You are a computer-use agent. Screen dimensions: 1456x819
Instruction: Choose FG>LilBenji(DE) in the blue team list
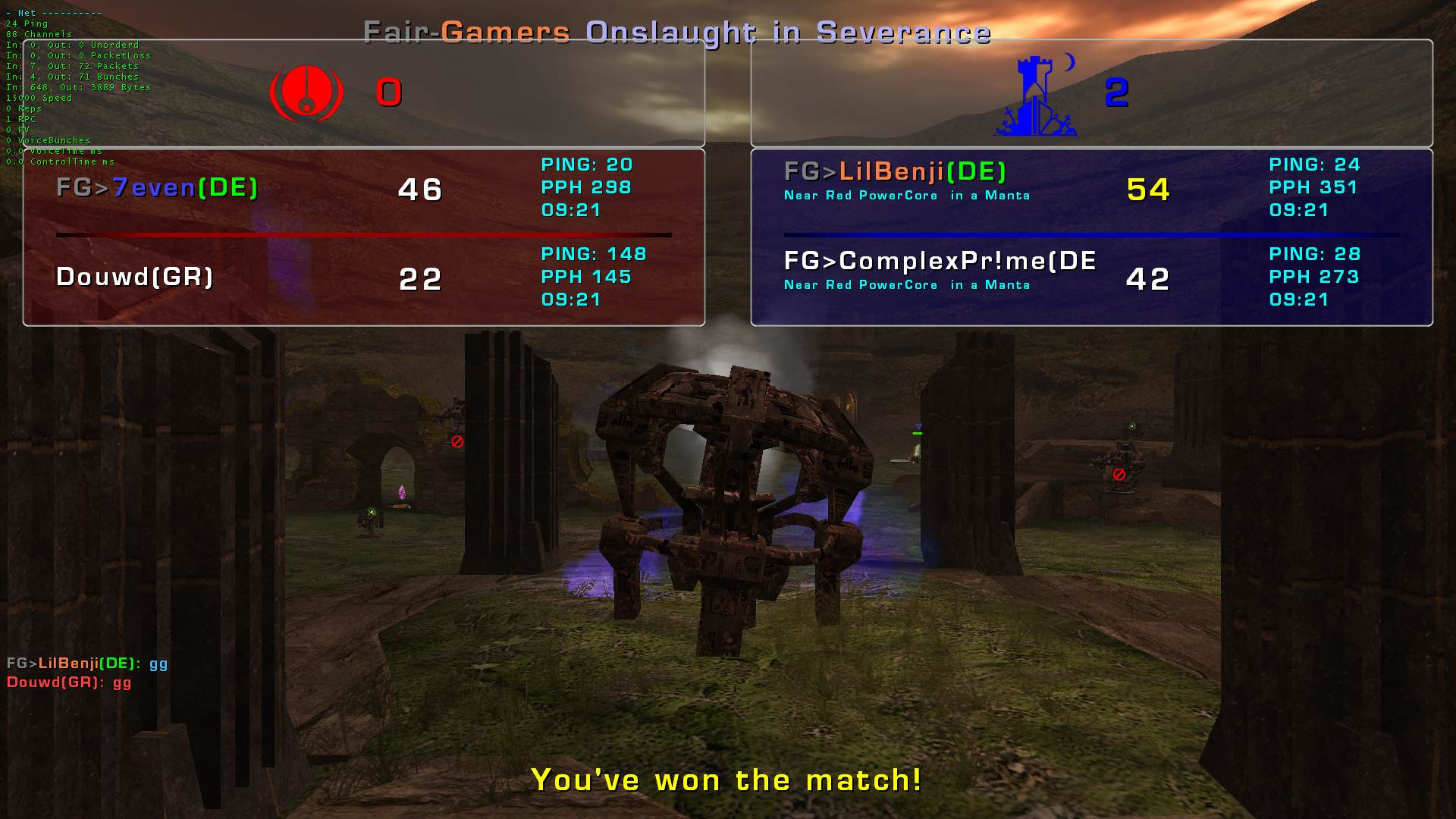pos(895,172)
